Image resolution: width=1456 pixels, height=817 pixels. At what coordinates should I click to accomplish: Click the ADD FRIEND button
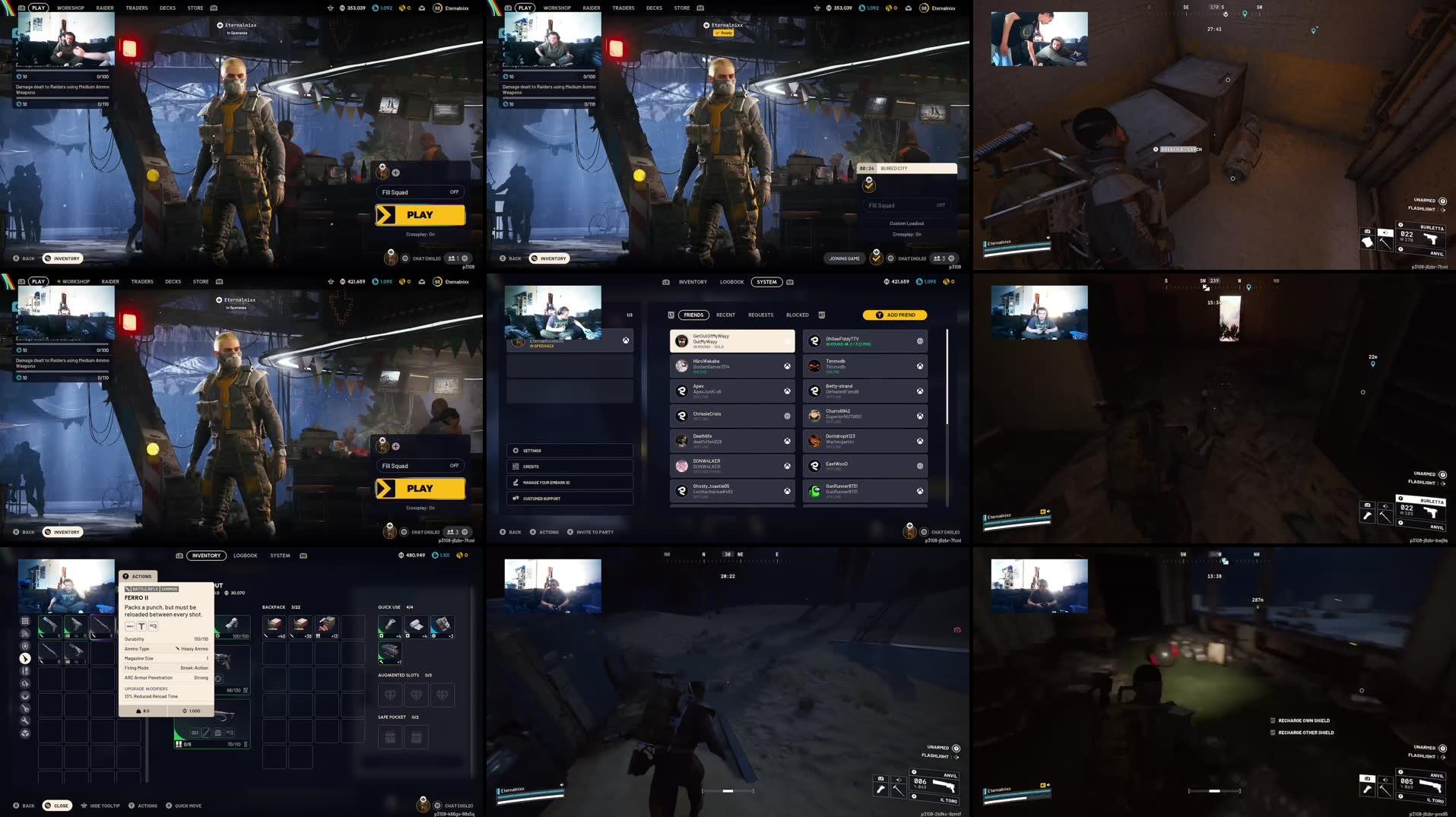[x=896, y=314]
